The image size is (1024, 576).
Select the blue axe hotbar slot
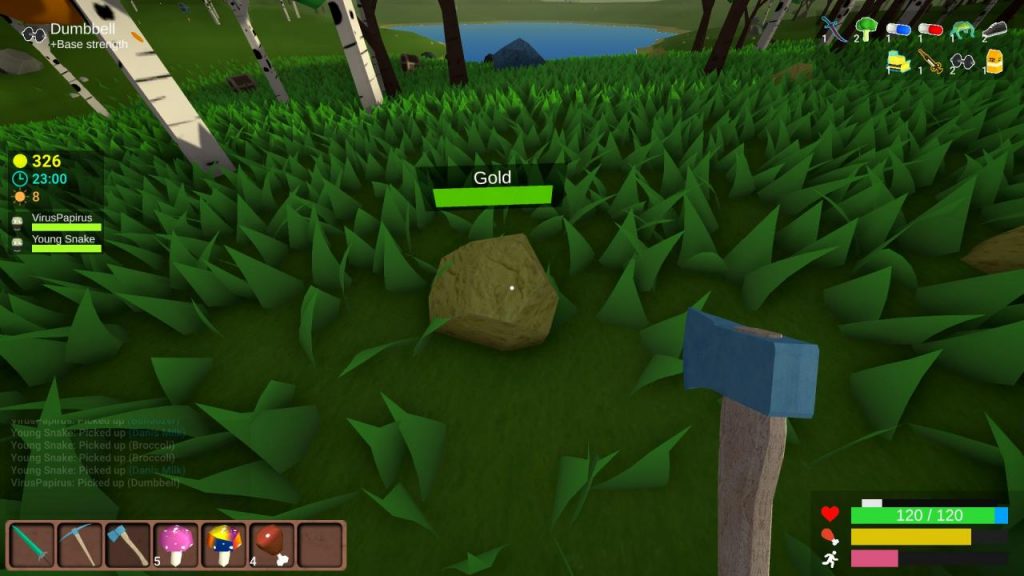pyautogui.click(x=126, y=545)
